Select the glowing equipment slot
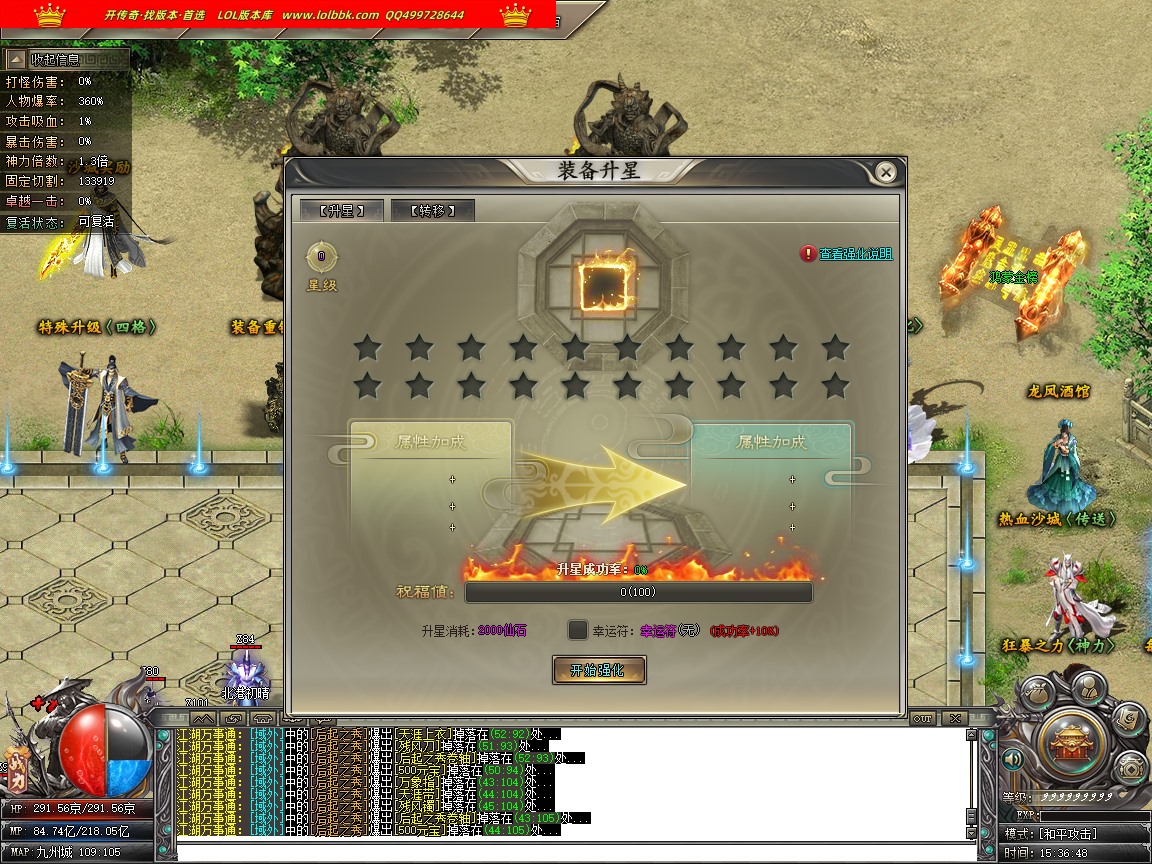Image resolution: width=1152 pixels, height=864 pixels. 603,281
